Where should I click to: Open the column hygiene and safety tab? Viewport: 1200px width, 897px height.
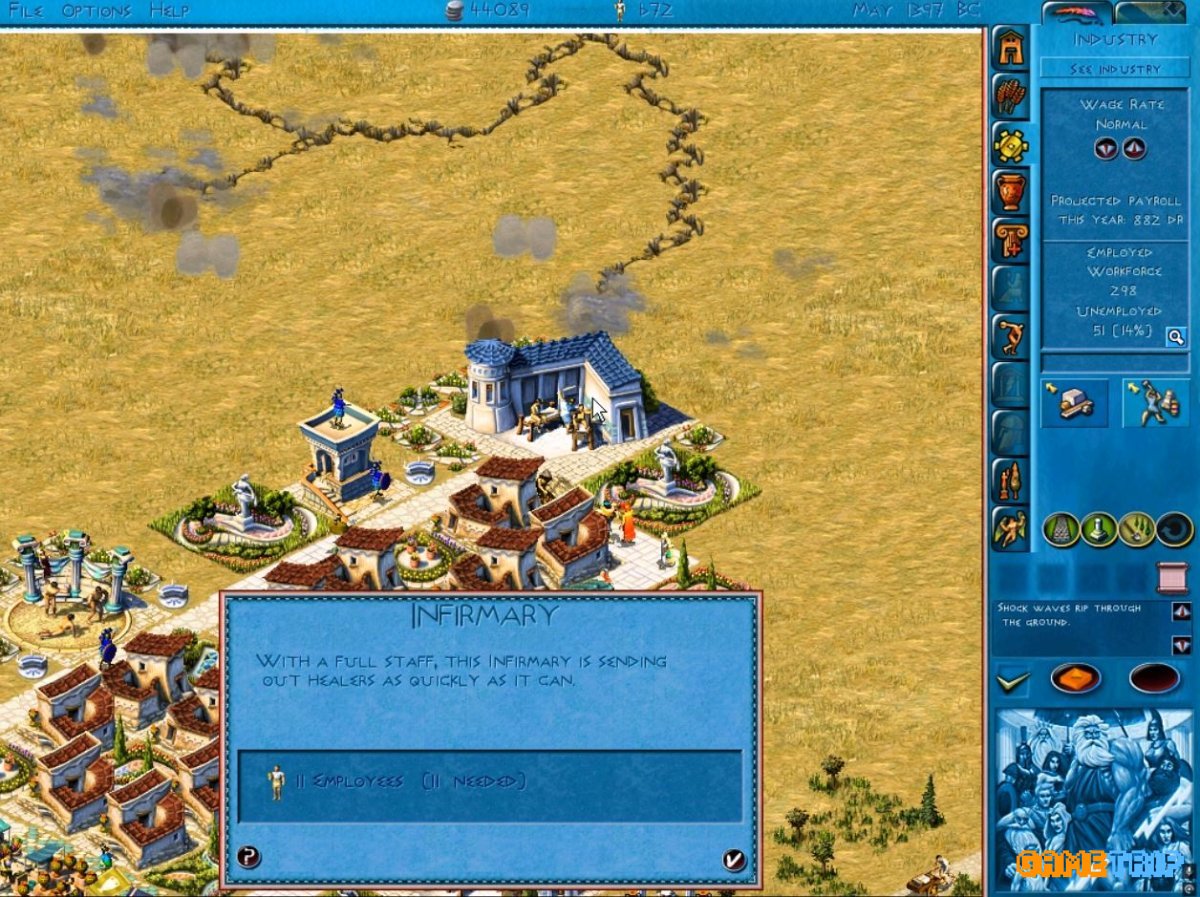coord(1010,240)
